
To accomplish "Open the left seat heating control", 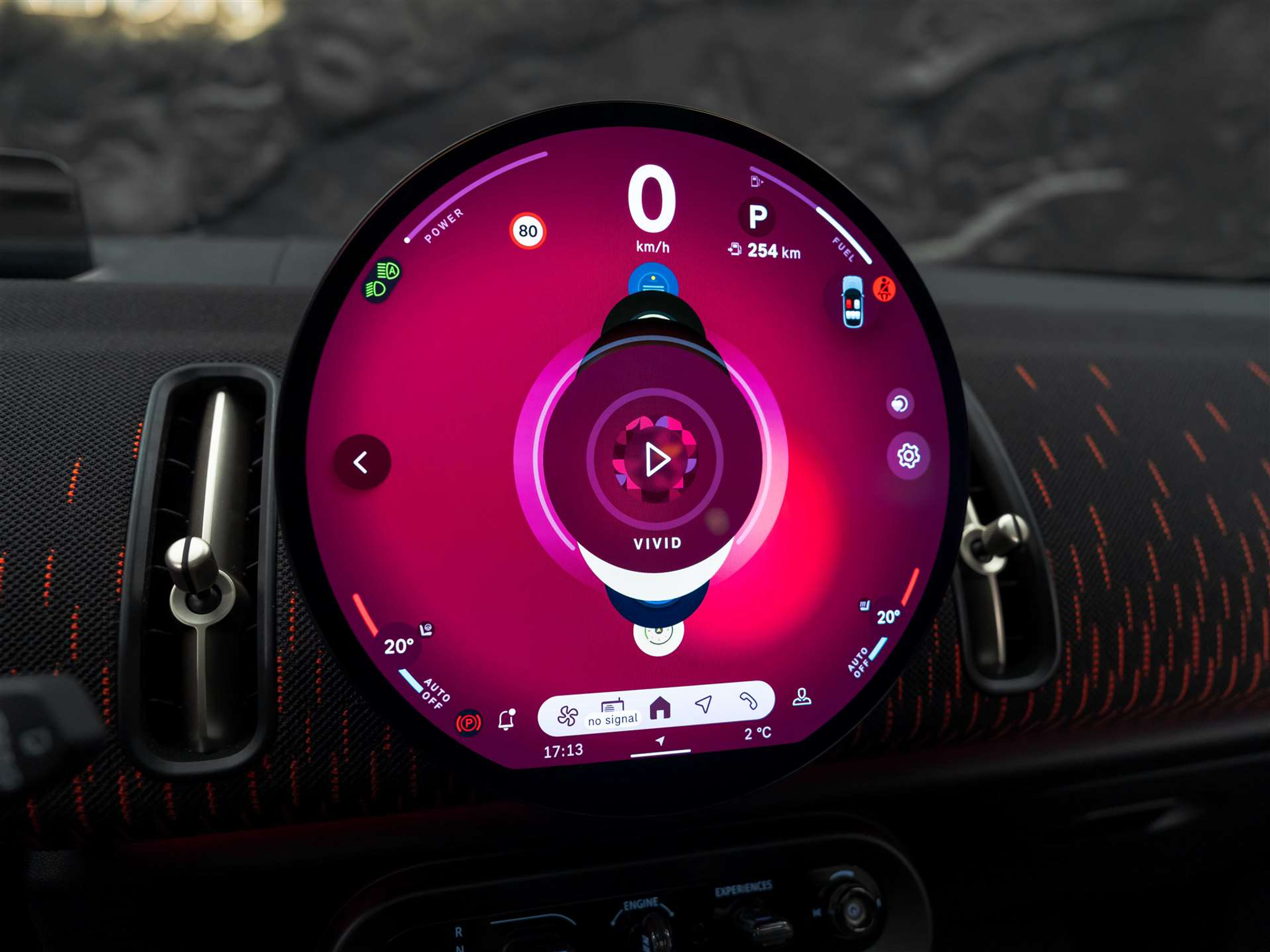I will pos(426,630).
